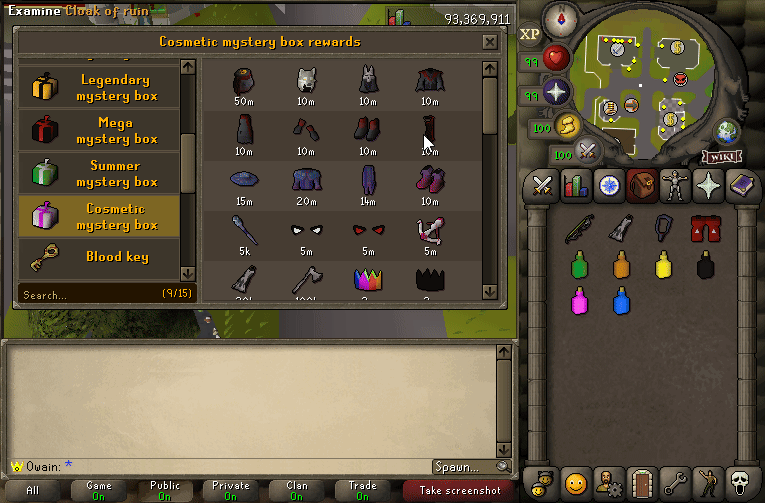
Task: Open the Worn Equipment tab
Action: pos(674,186)
